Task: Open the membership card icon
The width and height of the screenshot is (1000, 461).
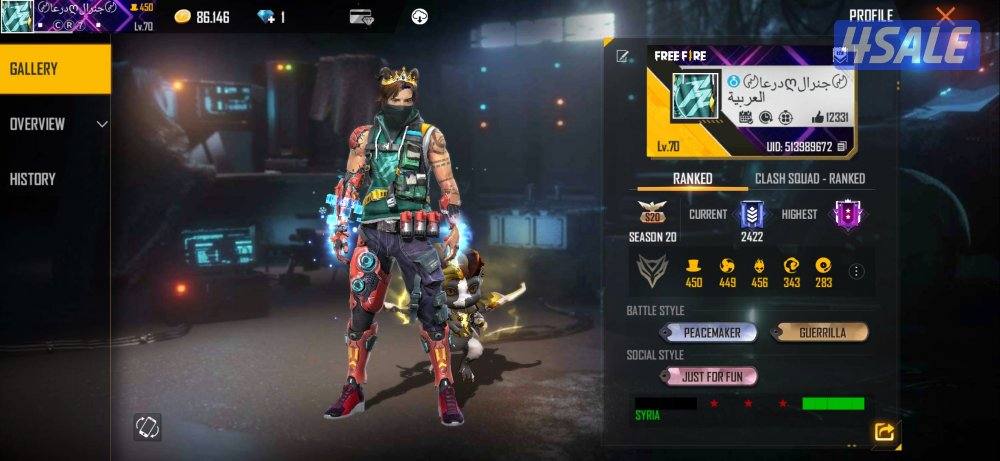Action: [361, 17]
